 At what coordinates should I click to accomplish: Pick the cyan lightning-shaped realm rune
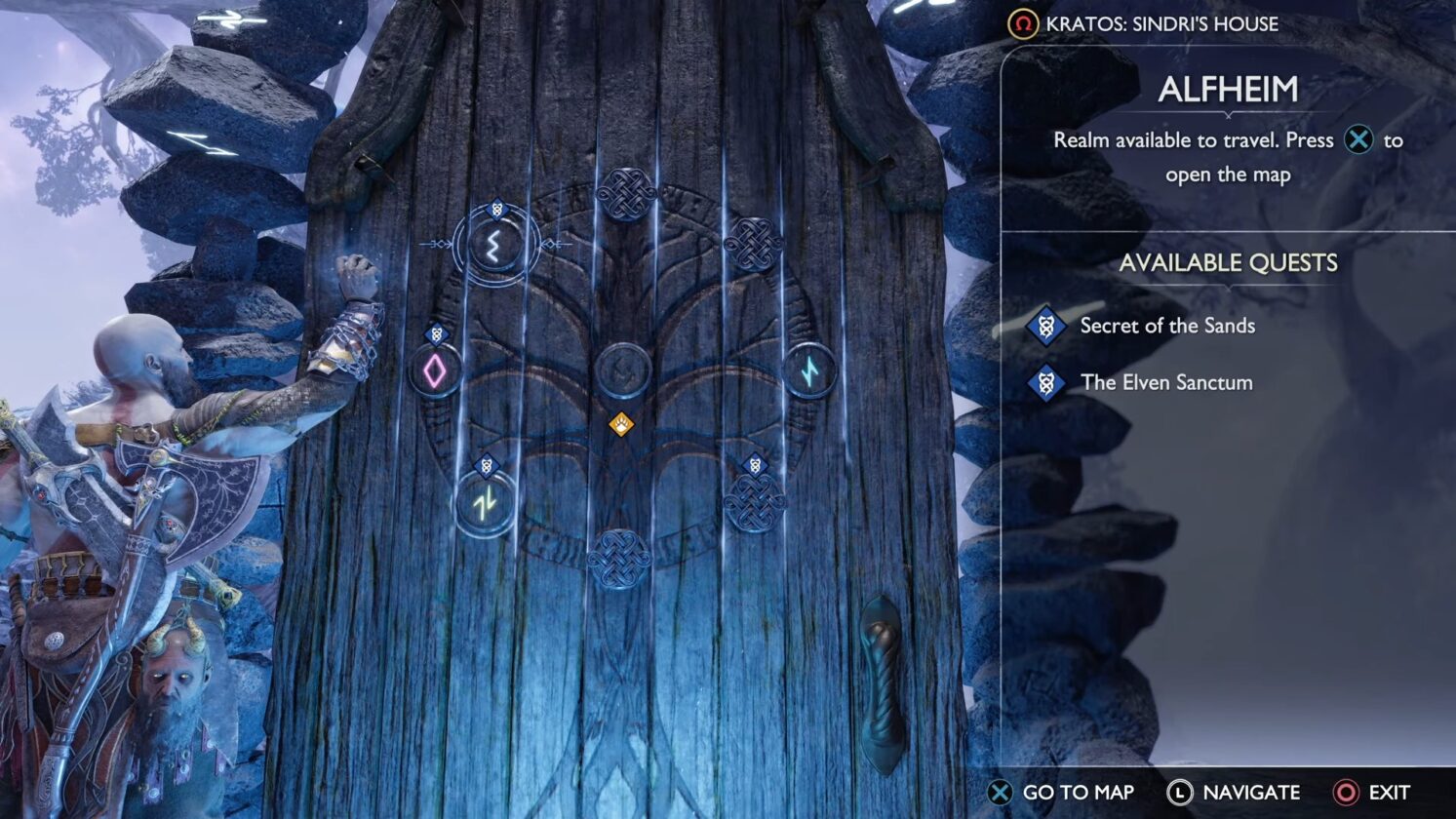click(x=809, y=370)
